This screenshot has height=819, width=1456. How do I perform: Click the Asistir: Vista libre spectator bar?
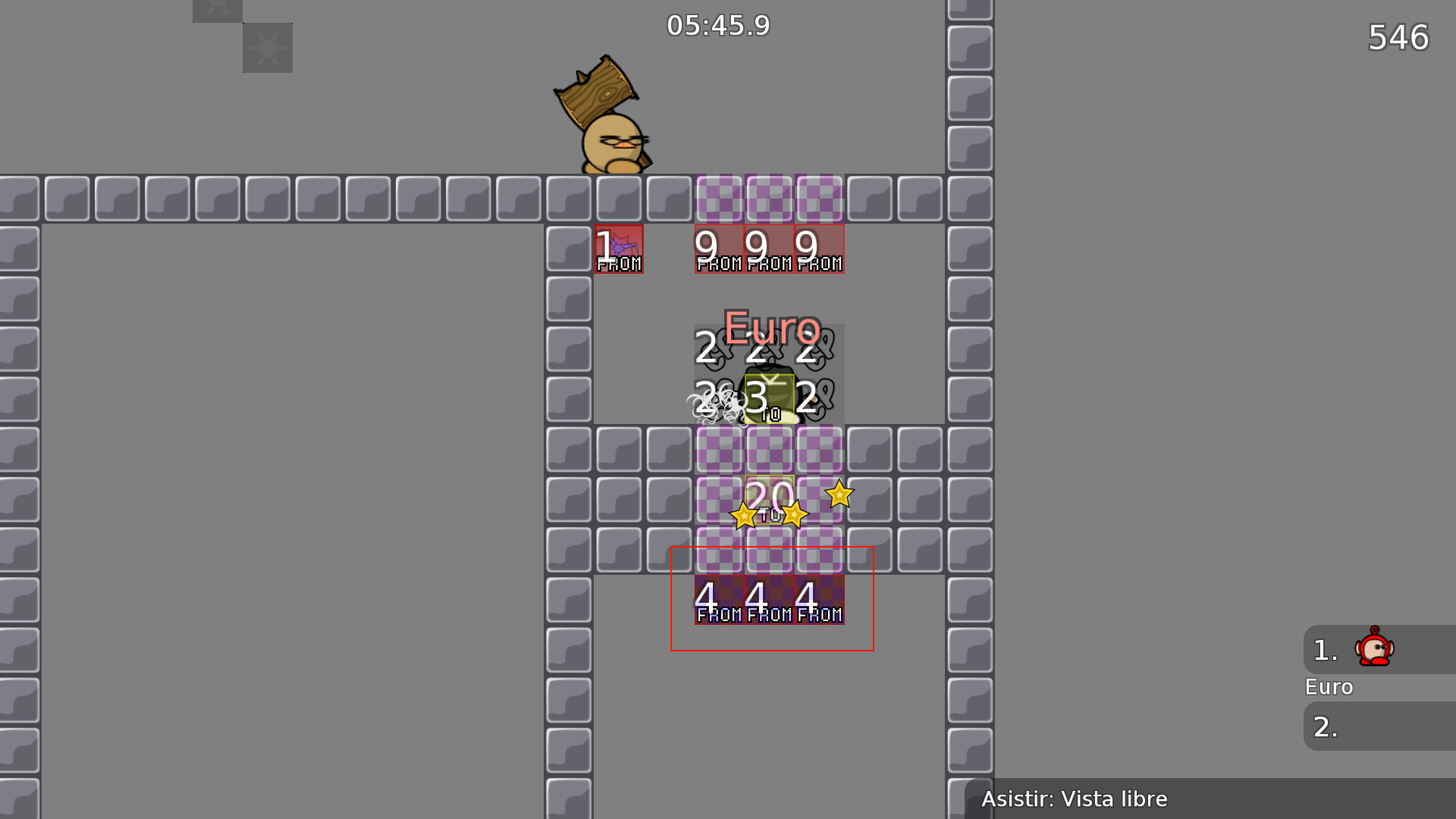coord(1075,799)
